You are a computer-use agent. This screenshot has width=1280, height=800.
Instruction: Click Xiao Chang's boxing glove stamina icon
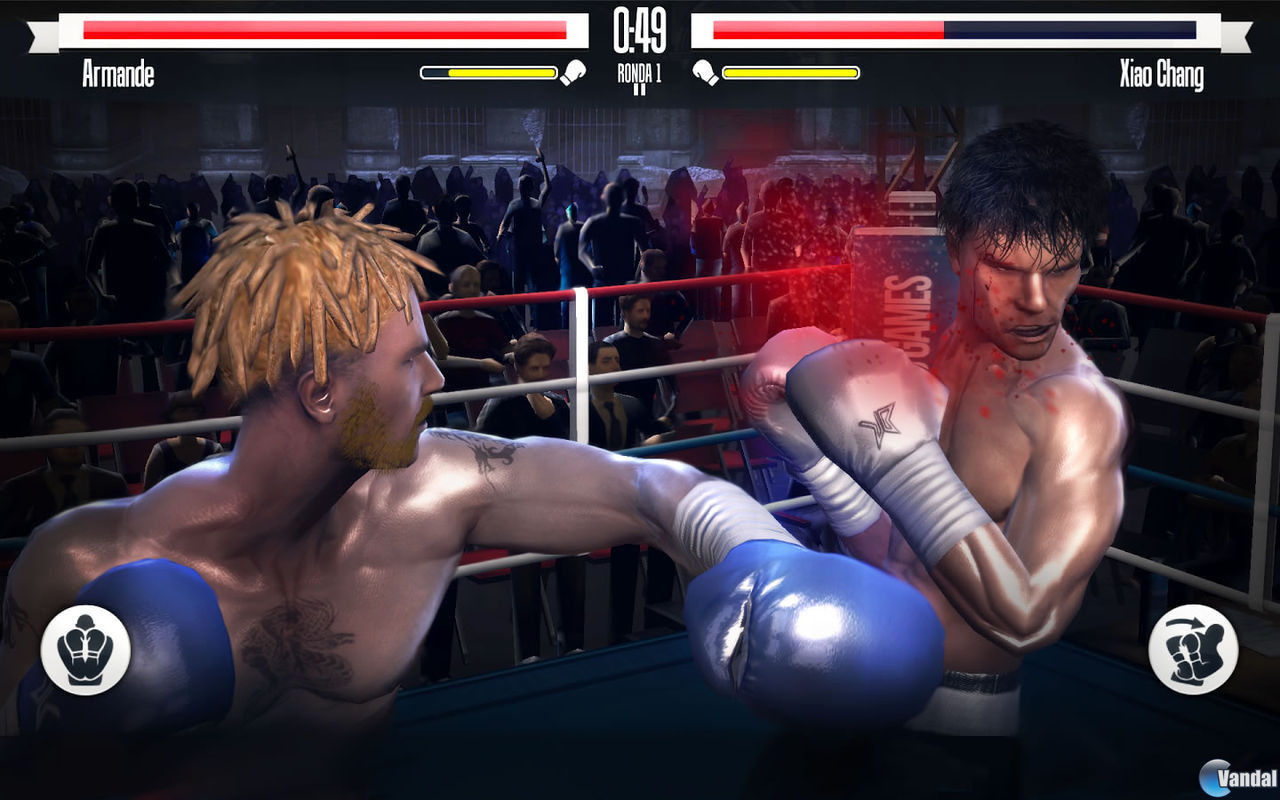point(706,71)
